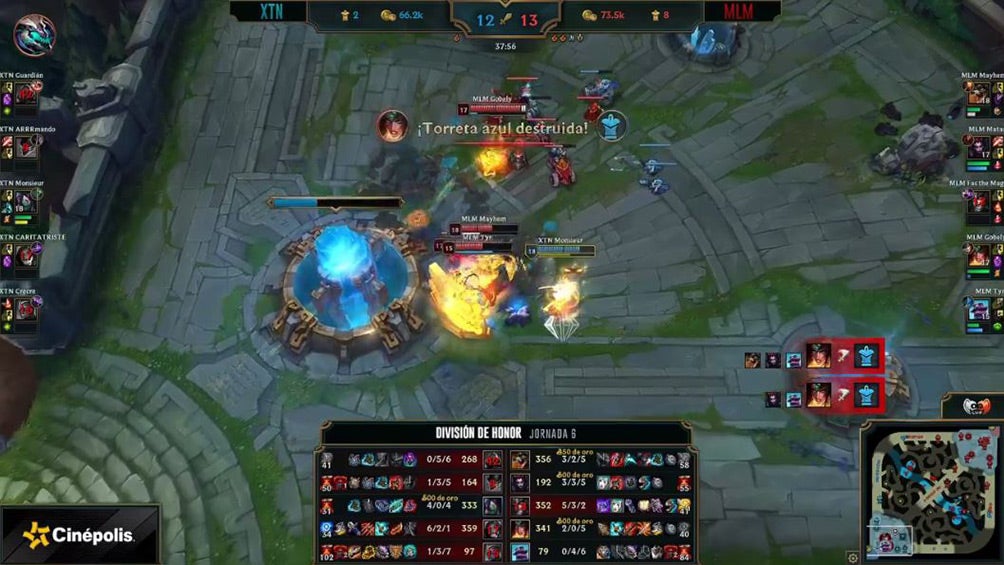The image size is (1004, 565).
Task: Open the gear settings beside the minimap
Action: (x=852, y=557)
